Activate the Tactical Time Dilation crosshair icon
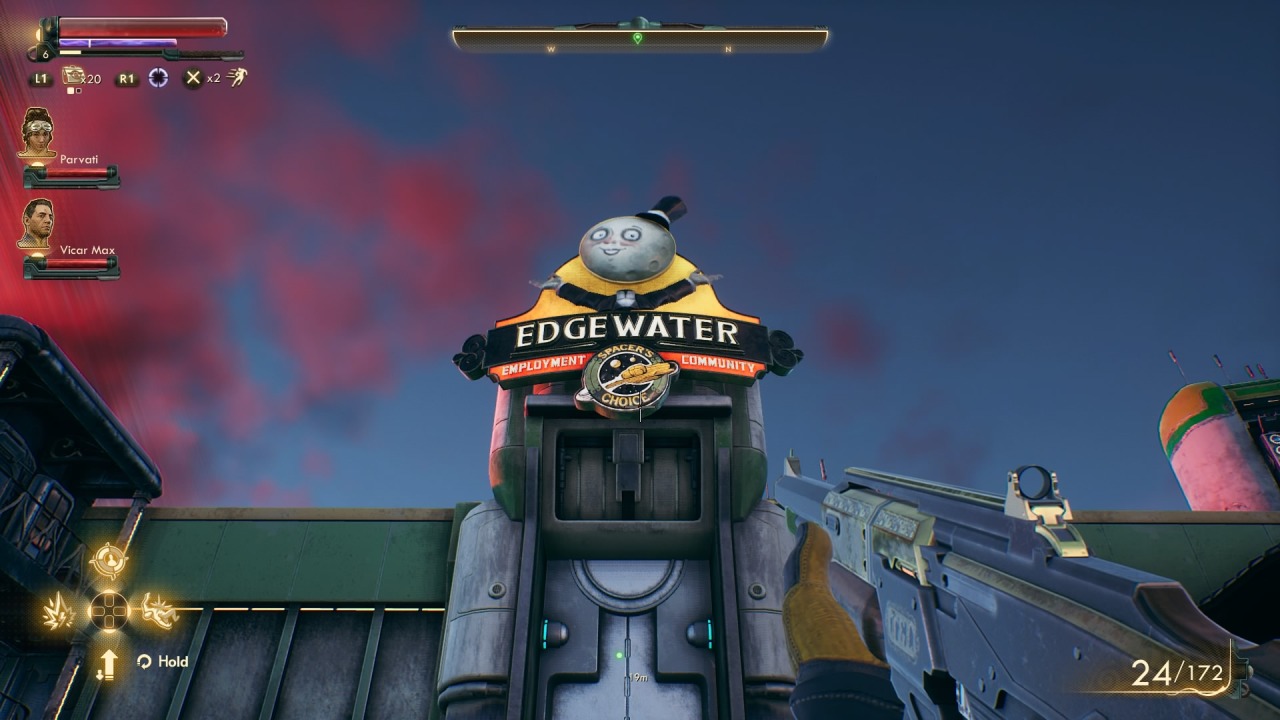This screenshot has height=720, width=1280. pyautogui.click(x=158, y=77)
